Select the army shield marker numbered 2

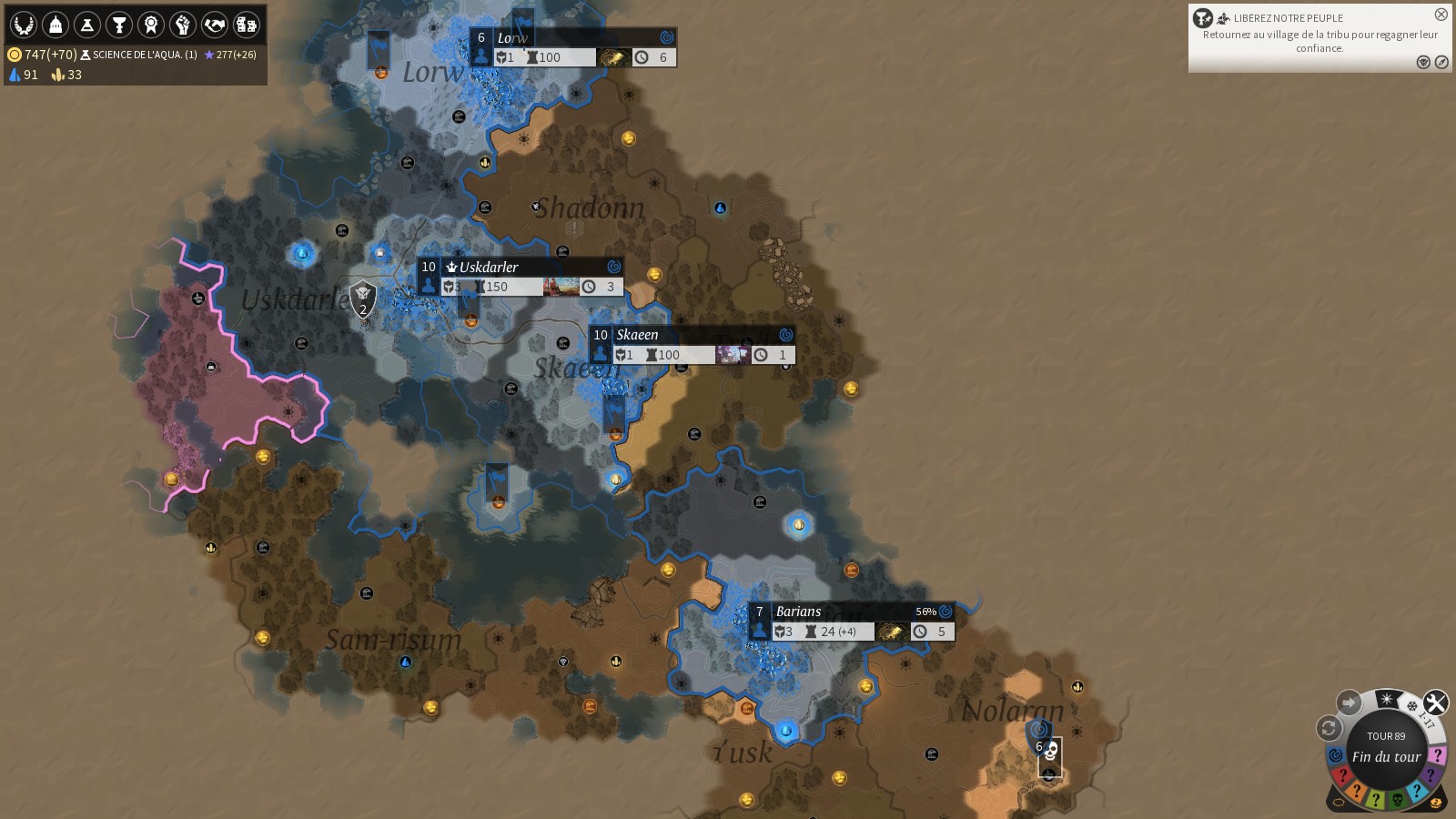pos(363,298)
